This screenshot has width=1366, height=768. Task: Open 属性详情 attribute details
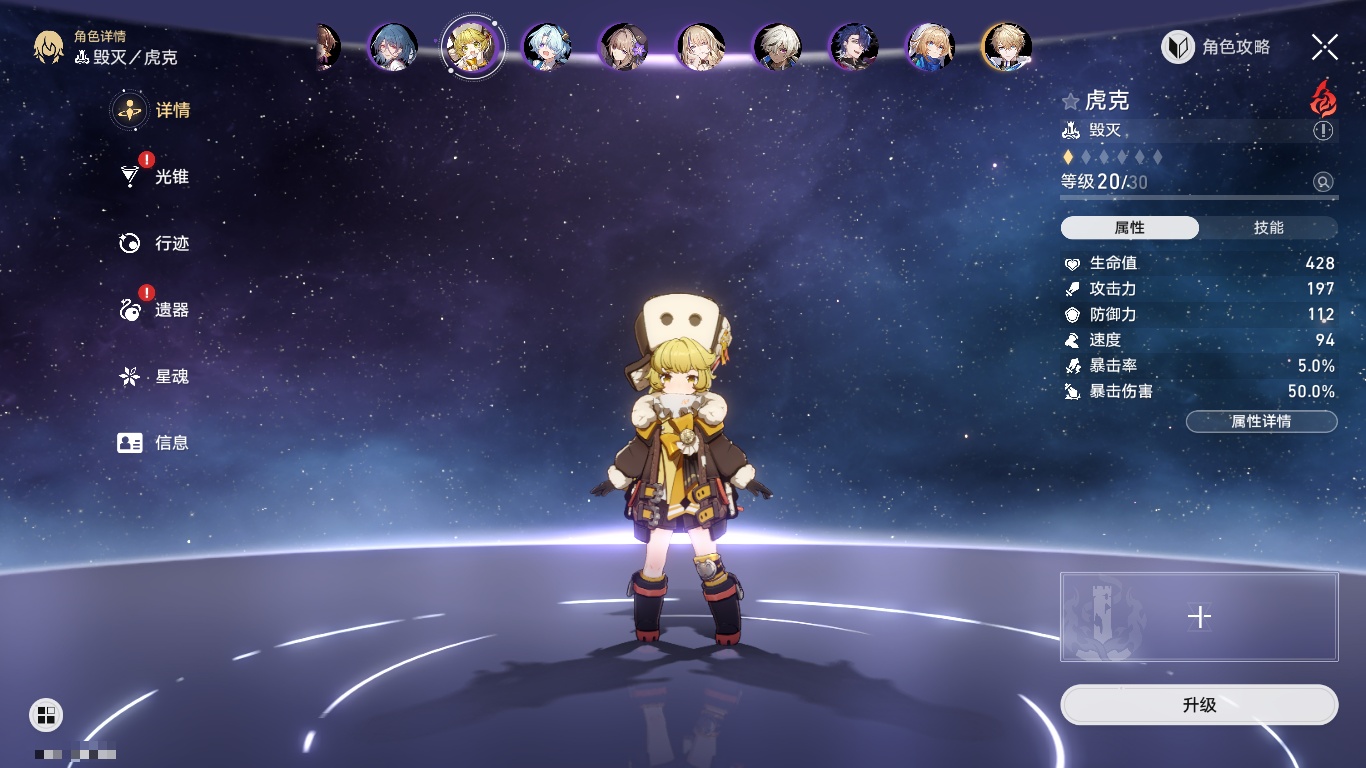click(1261, 421)
